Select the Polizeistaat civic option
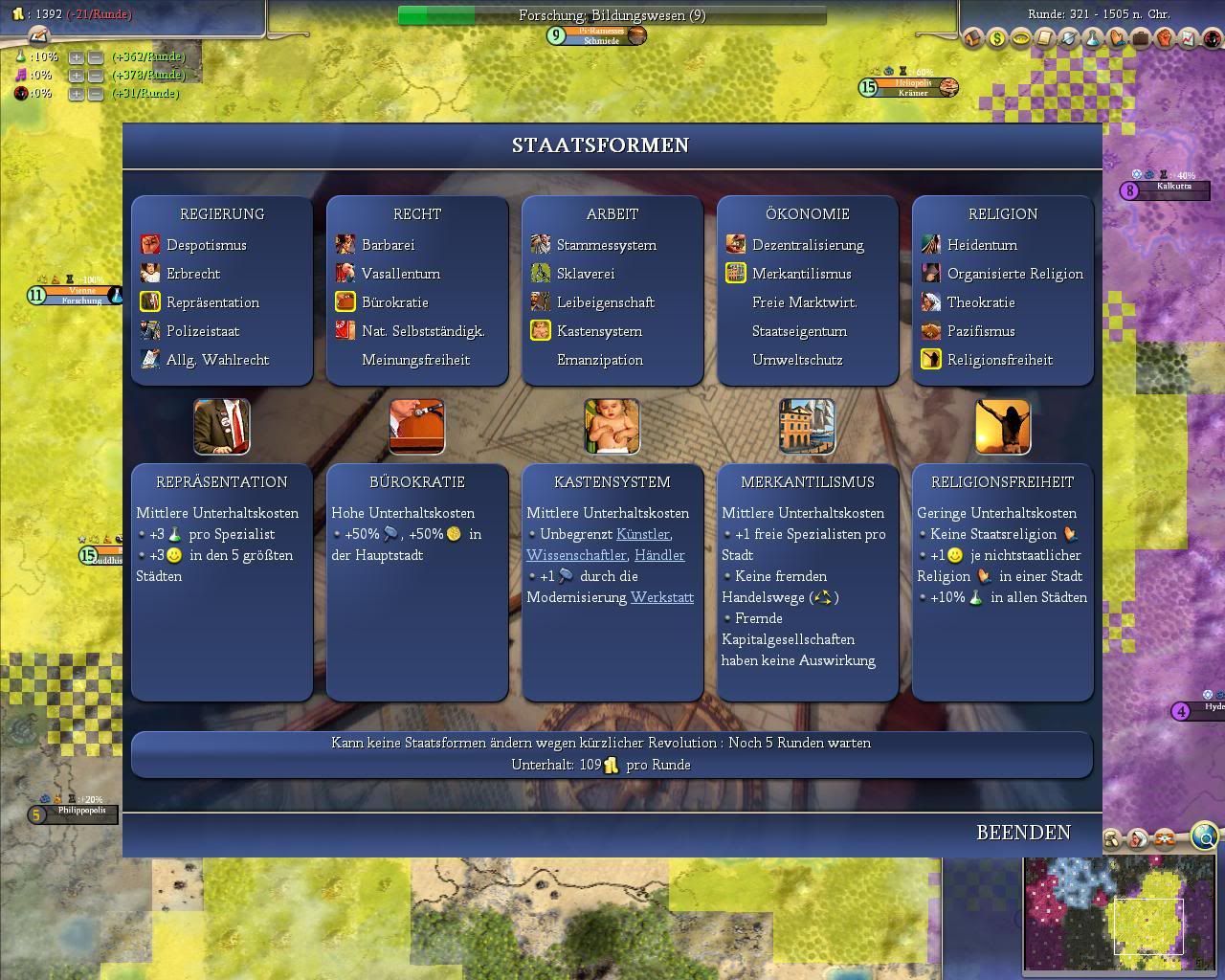This screenshot has height=980, width=1225. click(203, 331)
